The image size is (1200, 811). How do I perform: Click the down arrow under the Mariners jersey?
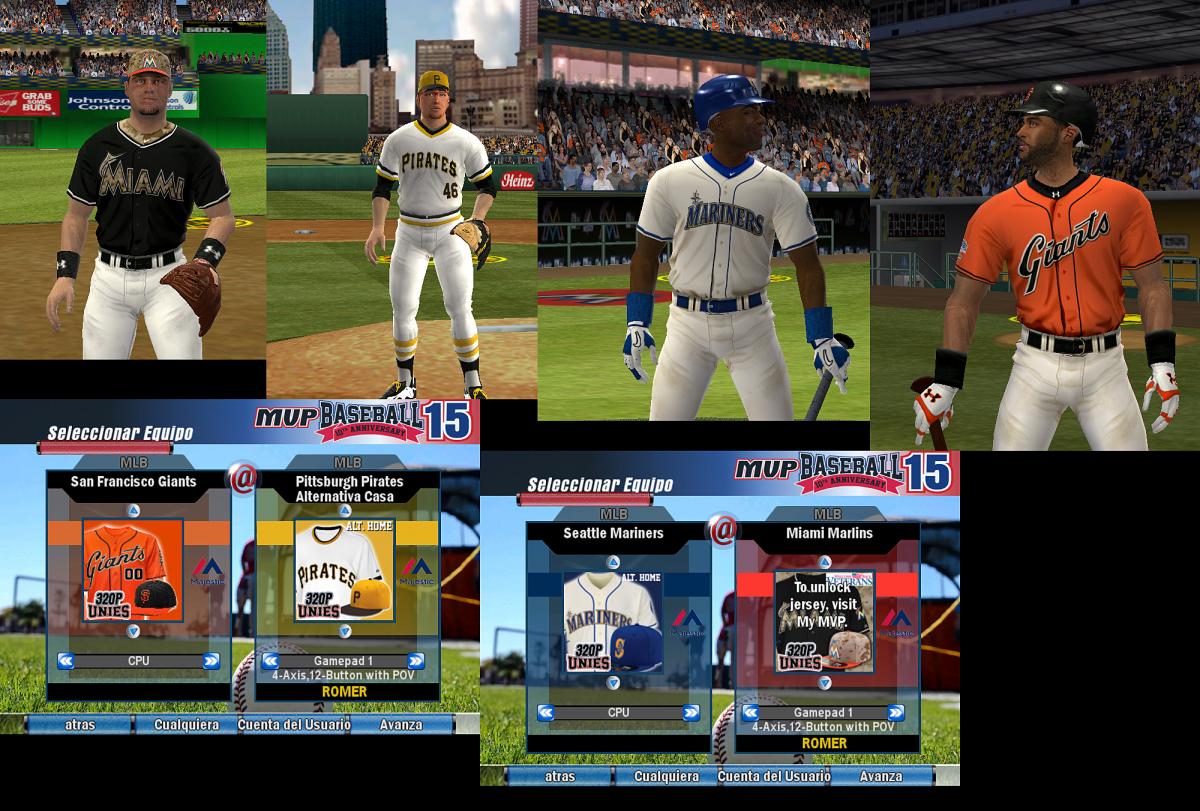(612, 682)
